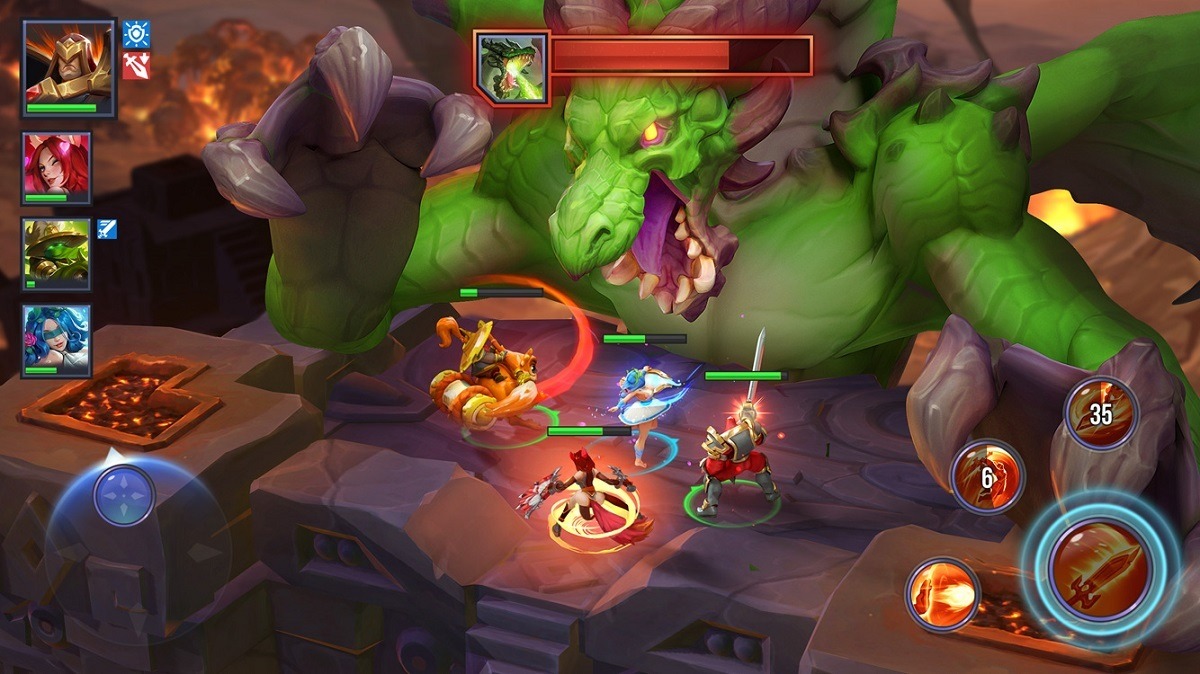Image resolution: width=1200 pixels, height=674 pixels.
Task: Use the skill with cooldown 35
Action: (x=1101, y=413)
